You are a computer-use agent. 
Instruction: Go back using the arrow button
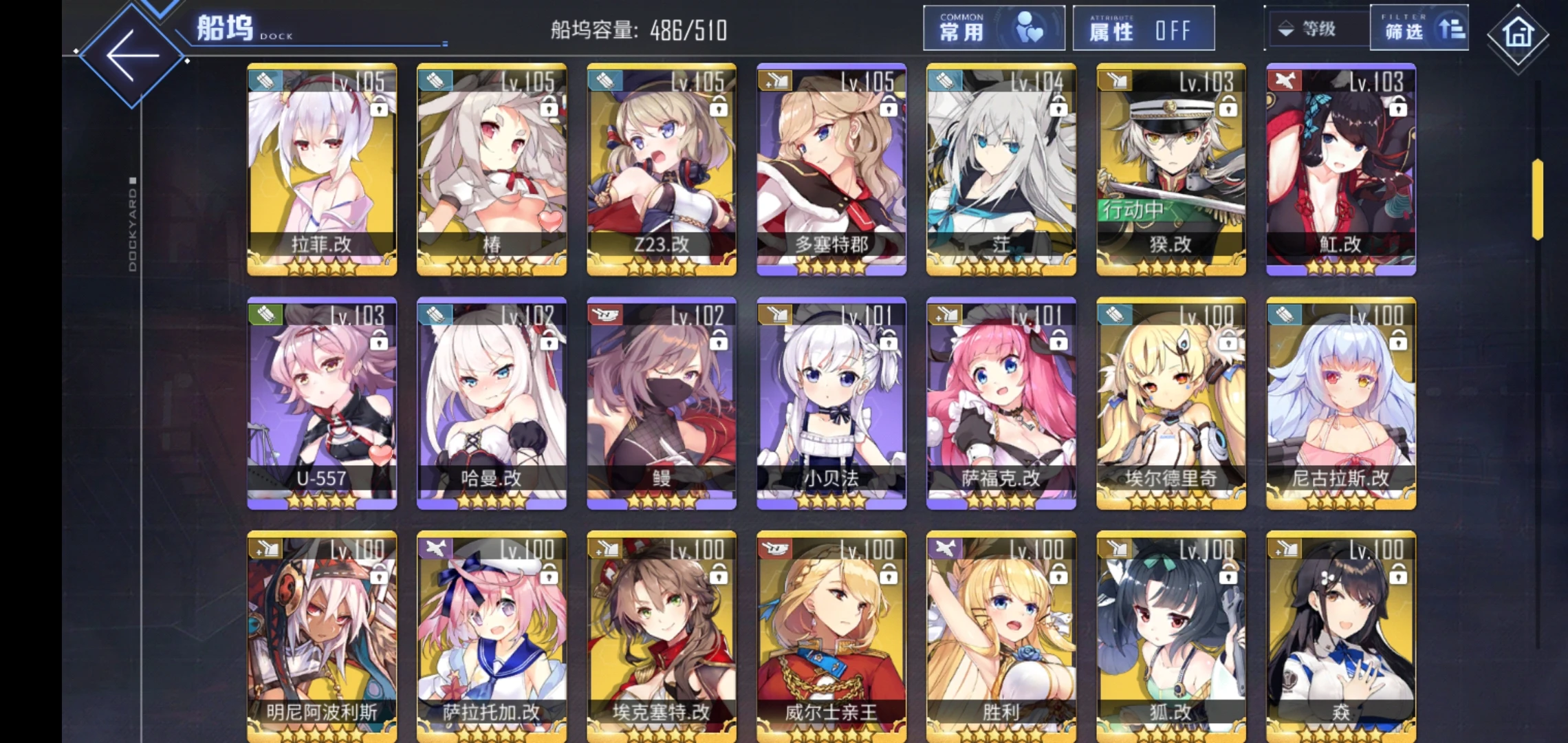(132, 56)
